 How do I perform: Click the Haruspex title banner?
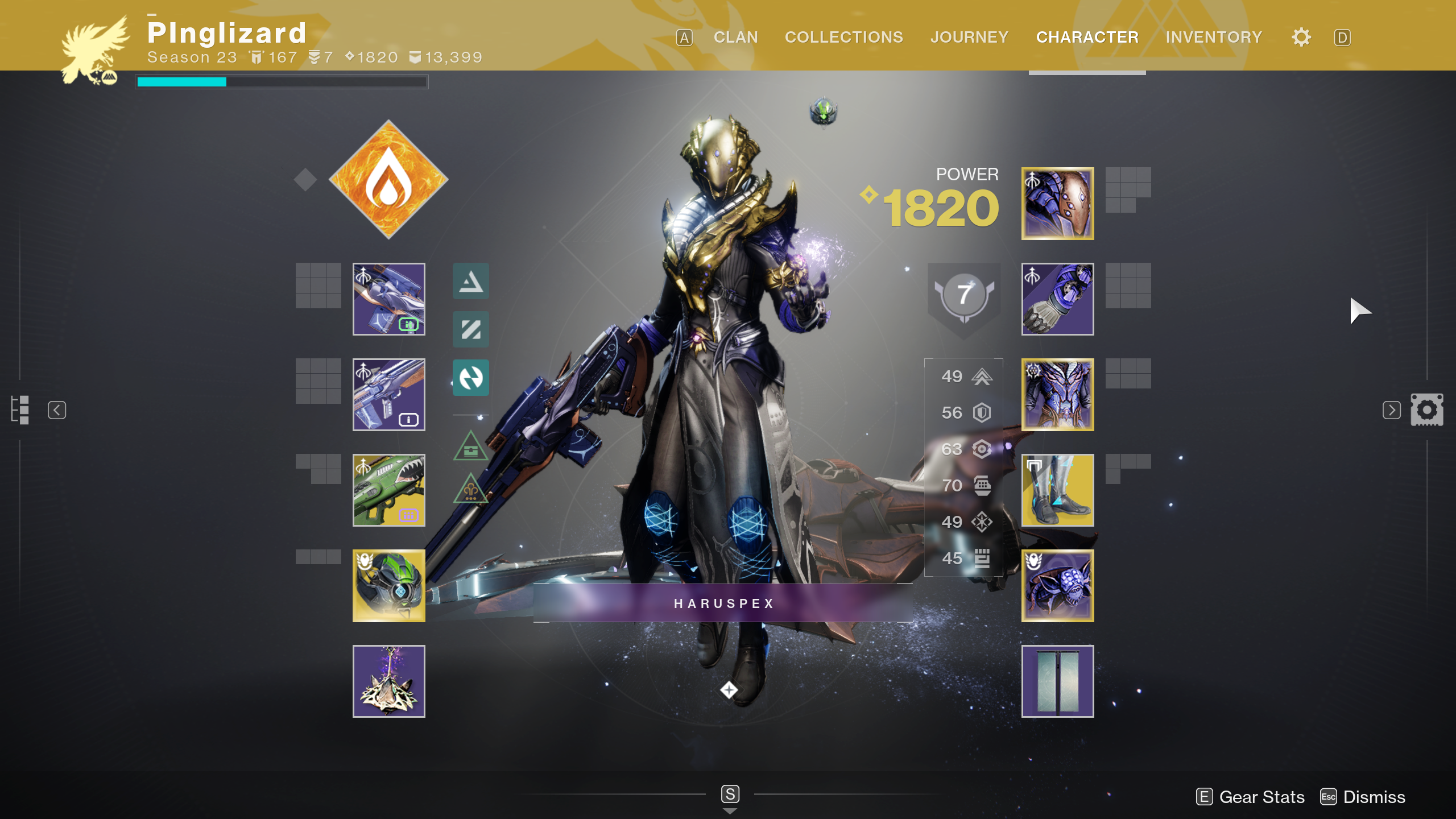click(x=723, y=603)
